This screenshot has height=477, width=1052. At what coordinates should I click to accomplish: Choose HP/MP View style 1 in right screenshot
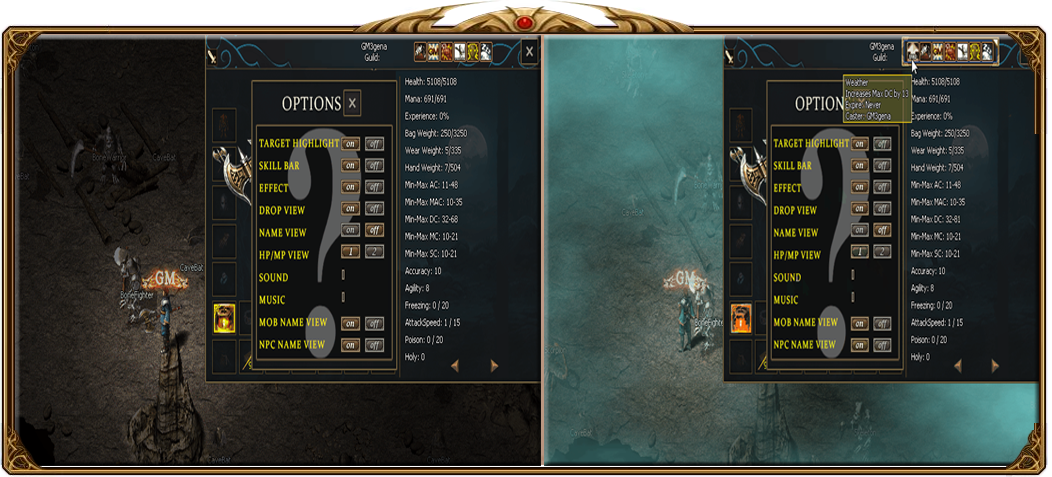tap(859, 253)
